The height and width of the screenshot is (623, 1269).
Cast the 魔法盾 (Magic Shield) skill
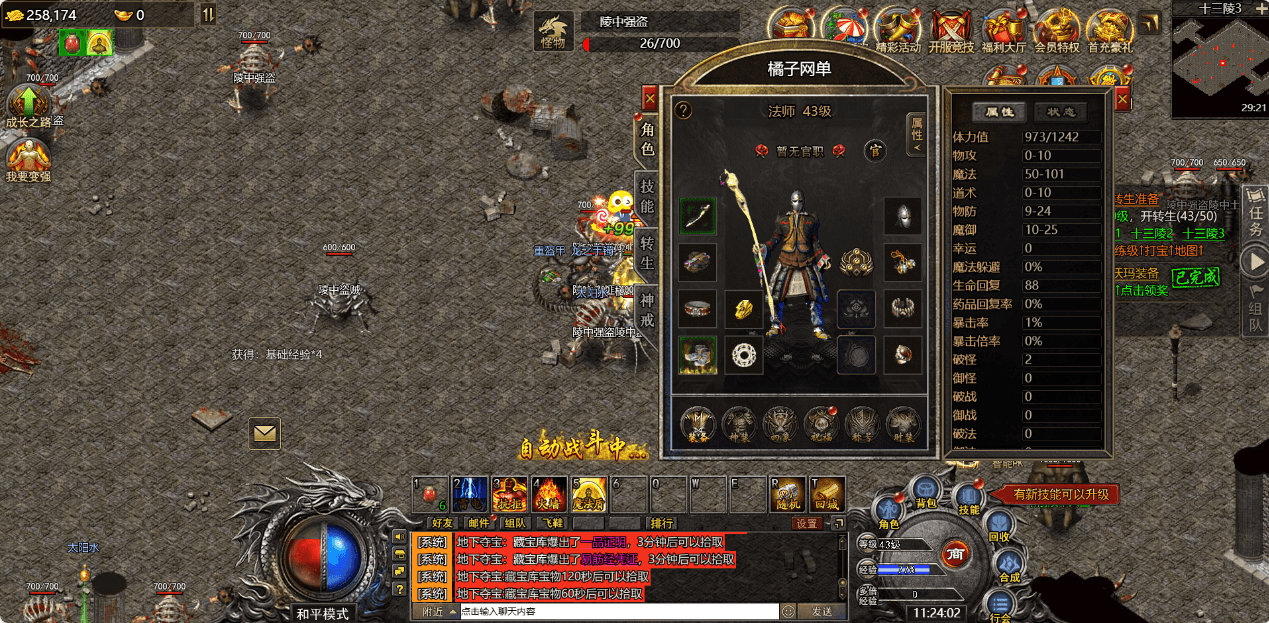pos(588,493)
